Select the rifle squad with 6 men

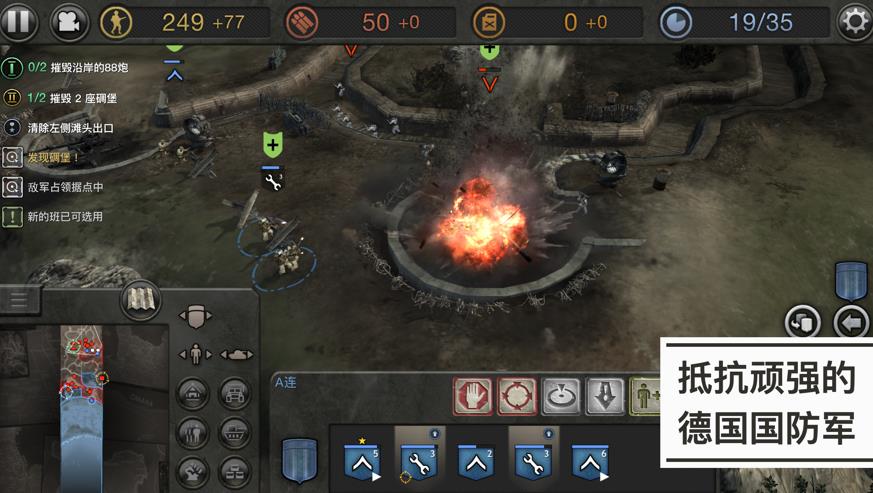[589, 461]
